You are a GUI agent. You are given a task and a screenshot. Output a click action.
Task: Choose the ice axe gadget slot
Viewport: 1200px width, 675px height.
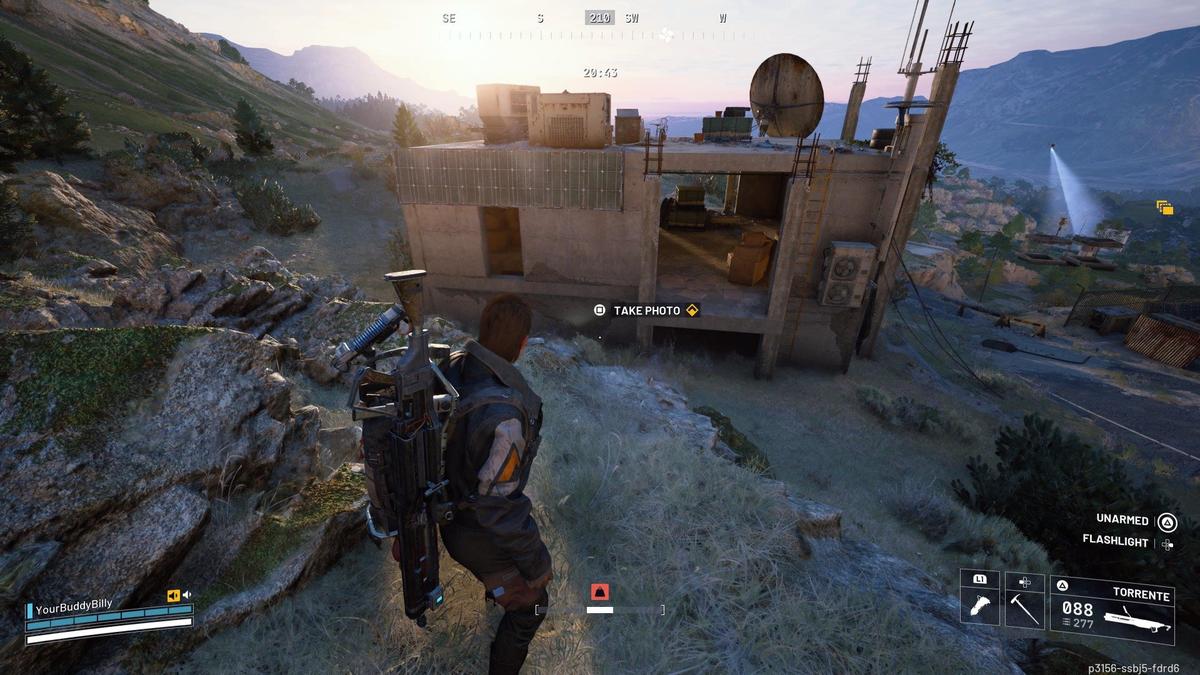pyautogui.click(x=1024, y=602)
